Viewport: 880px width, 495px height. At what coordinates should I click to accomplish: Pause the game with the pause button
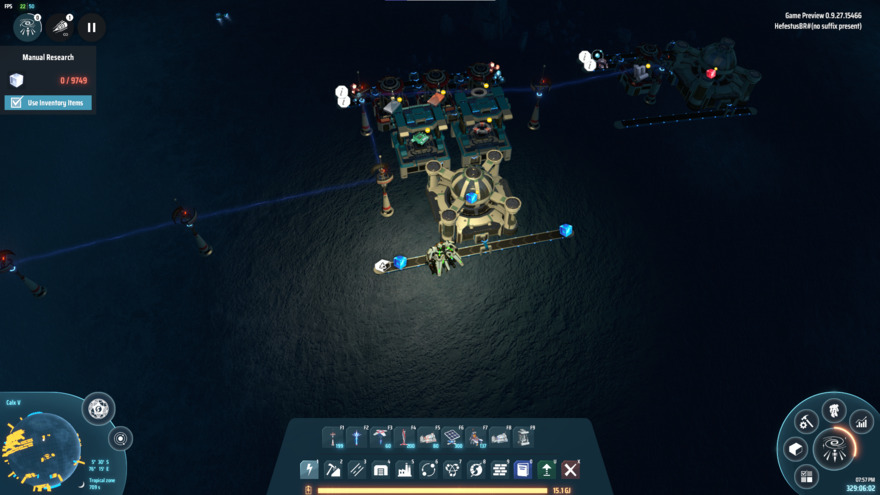91,28
